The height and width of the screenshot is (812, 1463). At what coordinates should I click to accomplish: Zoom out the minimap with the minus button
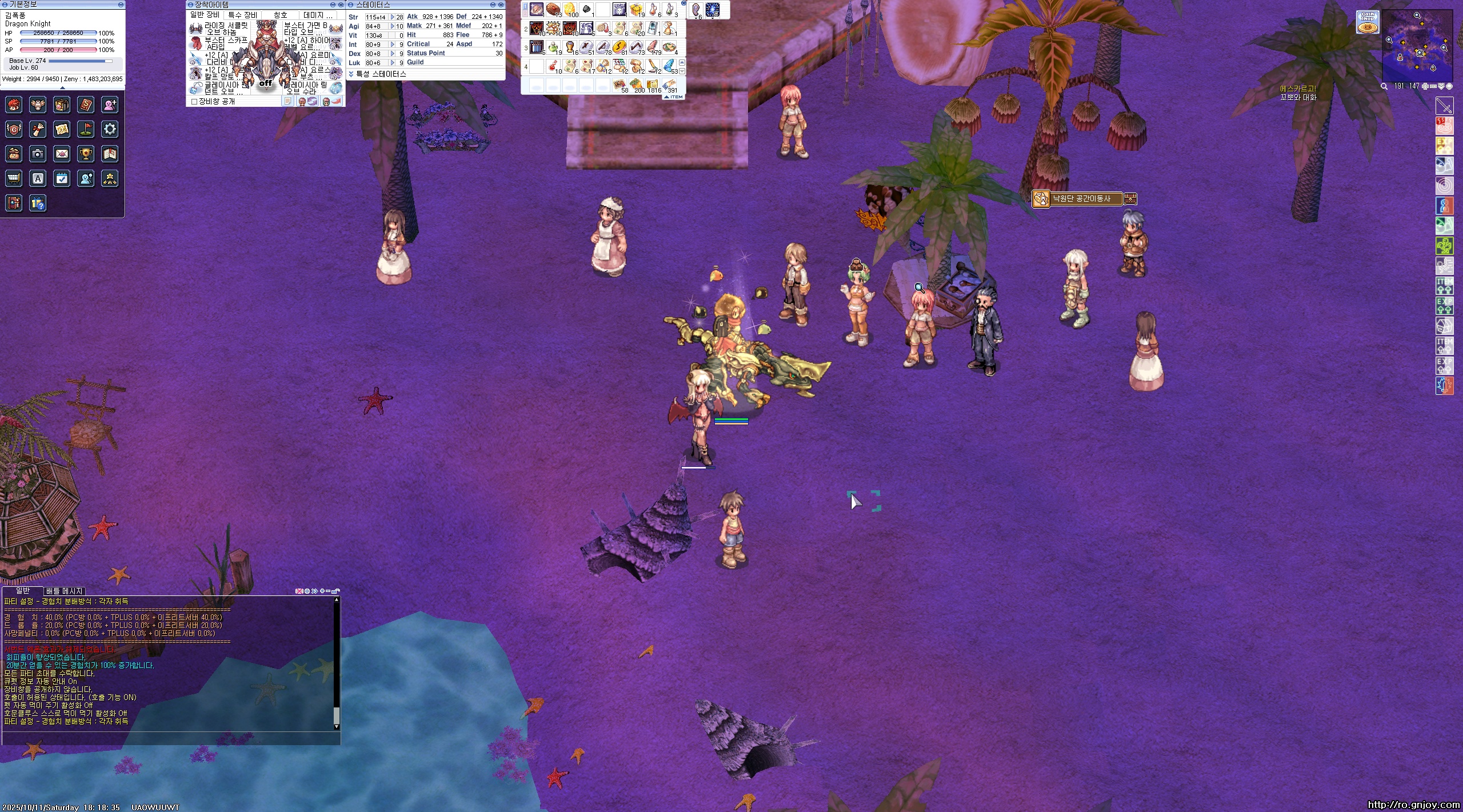1434,86
